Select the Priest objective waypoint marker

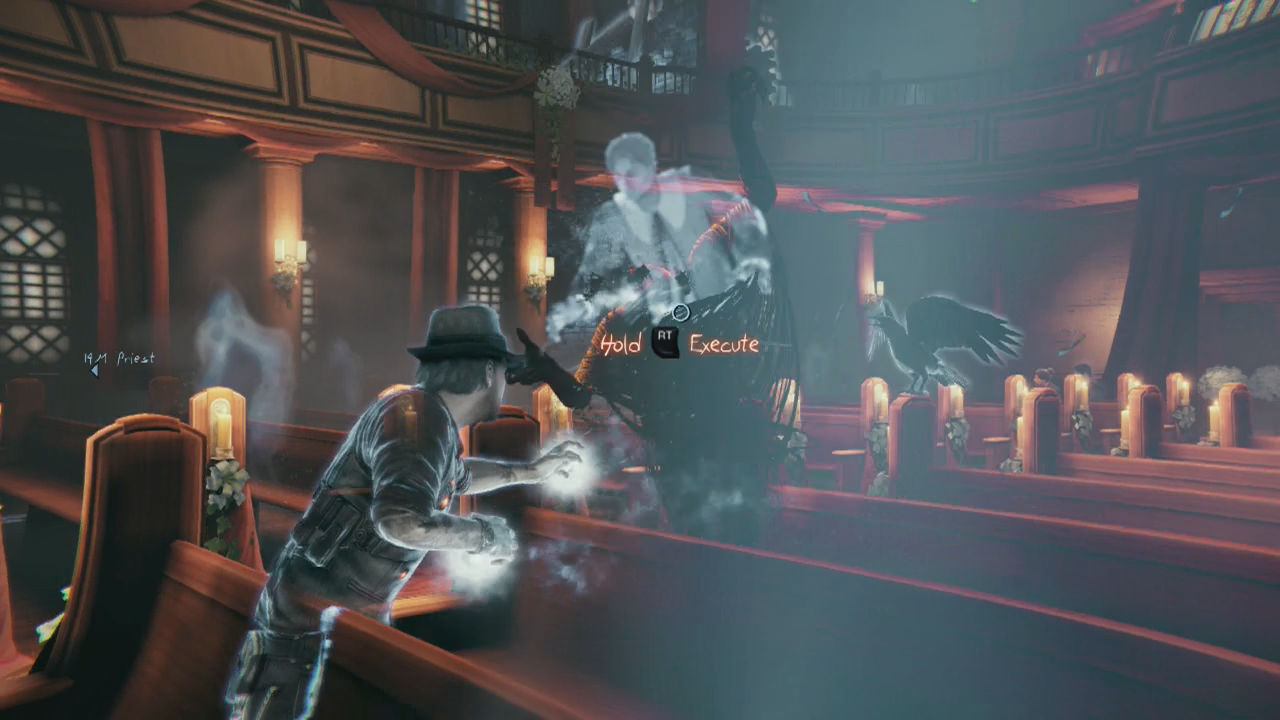[x=96, y=370]
